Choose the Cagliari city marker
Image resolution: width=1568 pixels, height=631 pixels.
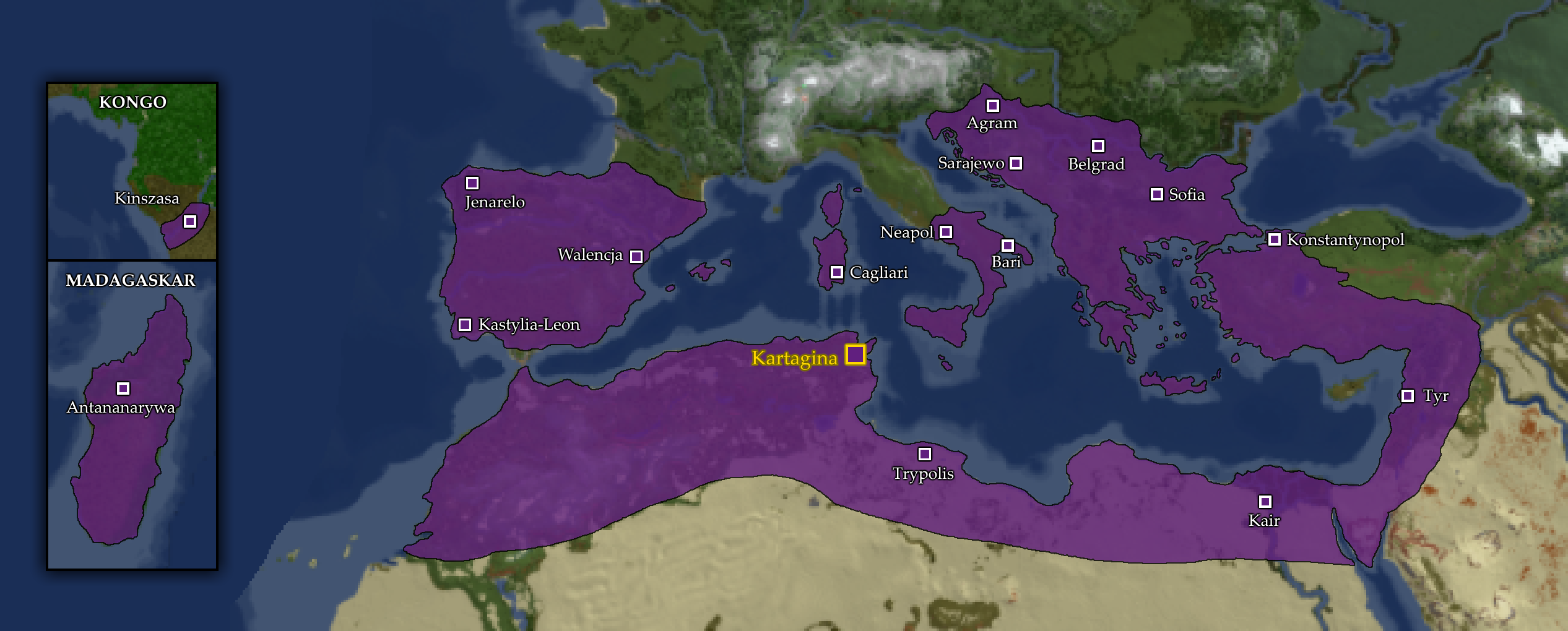[x=836, y=272]
